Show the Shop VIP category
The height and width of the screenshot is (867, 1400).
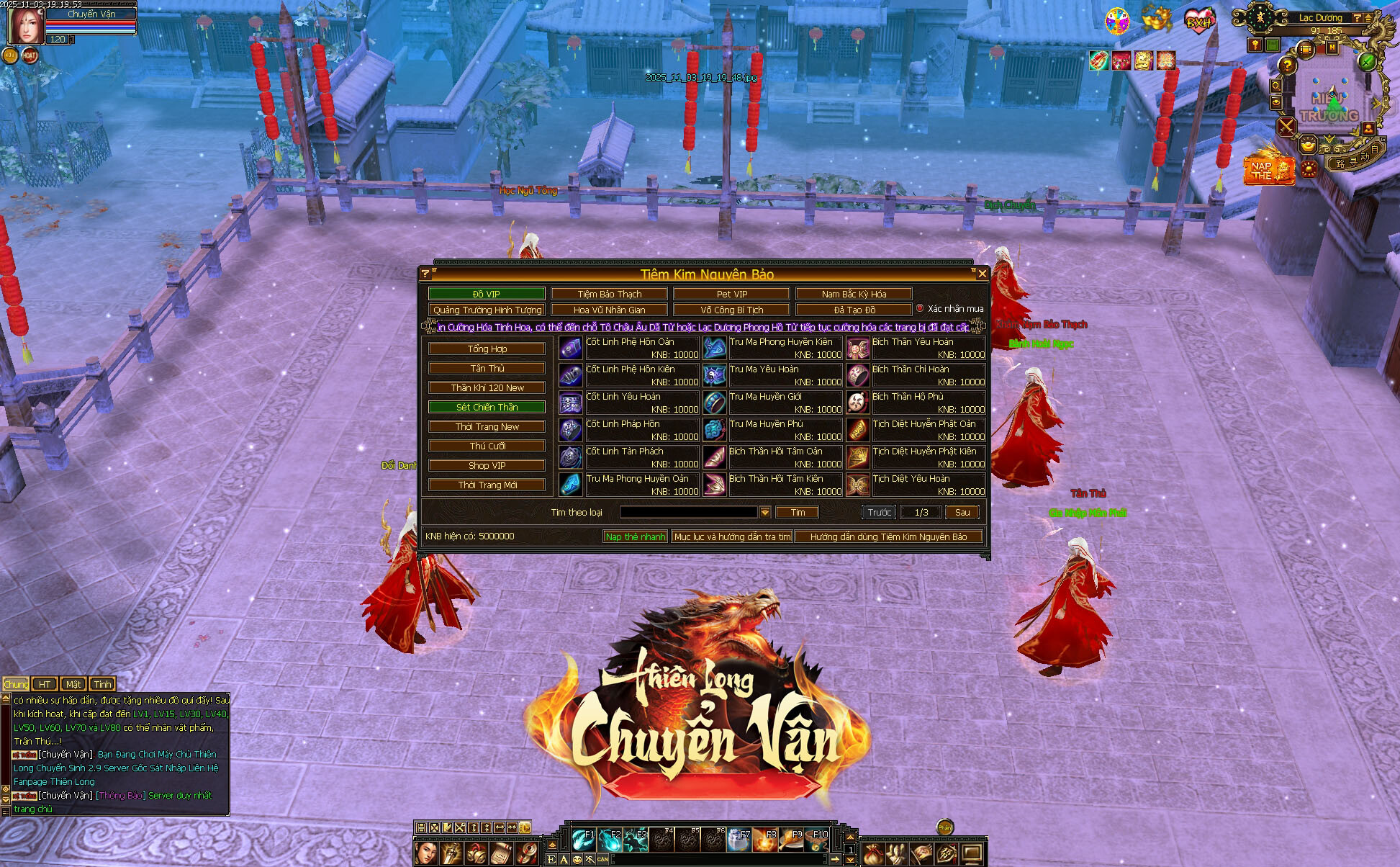487,465
